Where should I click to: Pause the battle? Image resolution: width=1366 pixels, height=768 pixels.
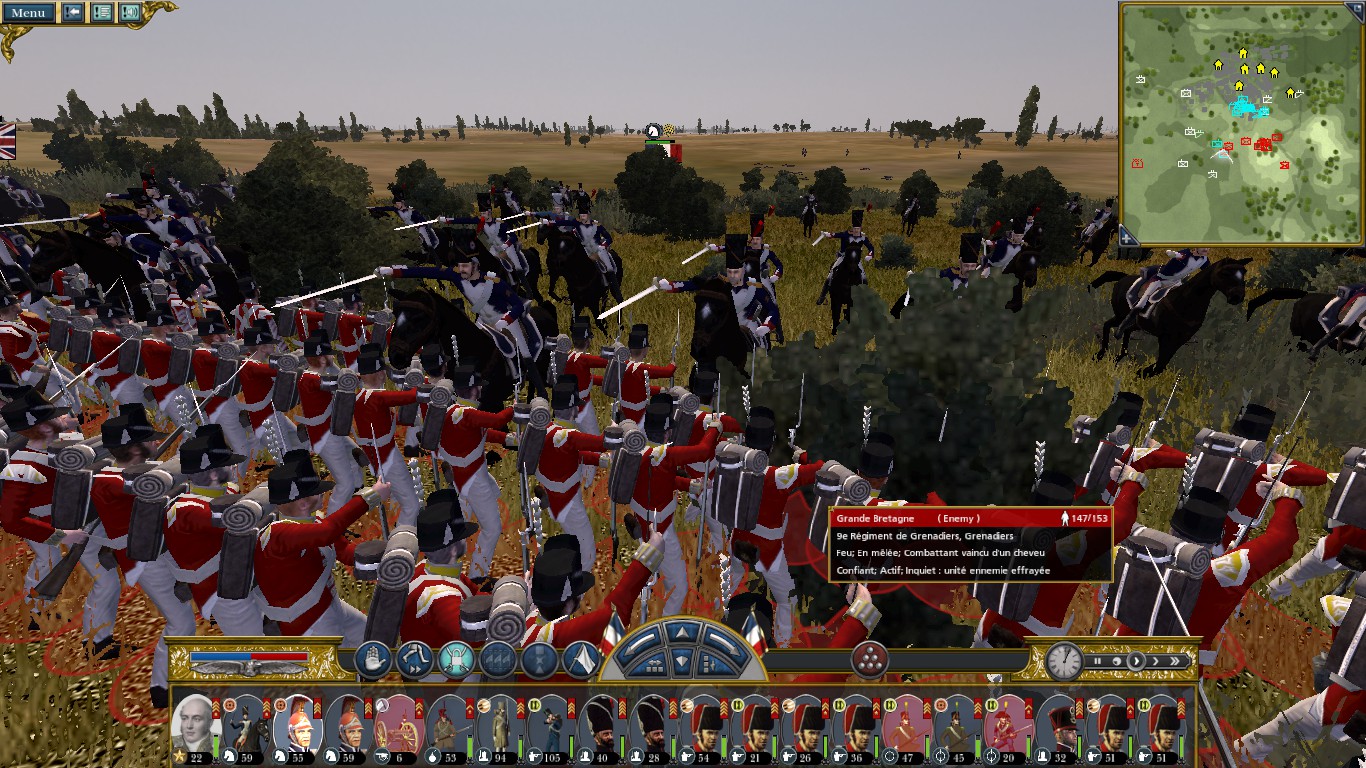1097,661
